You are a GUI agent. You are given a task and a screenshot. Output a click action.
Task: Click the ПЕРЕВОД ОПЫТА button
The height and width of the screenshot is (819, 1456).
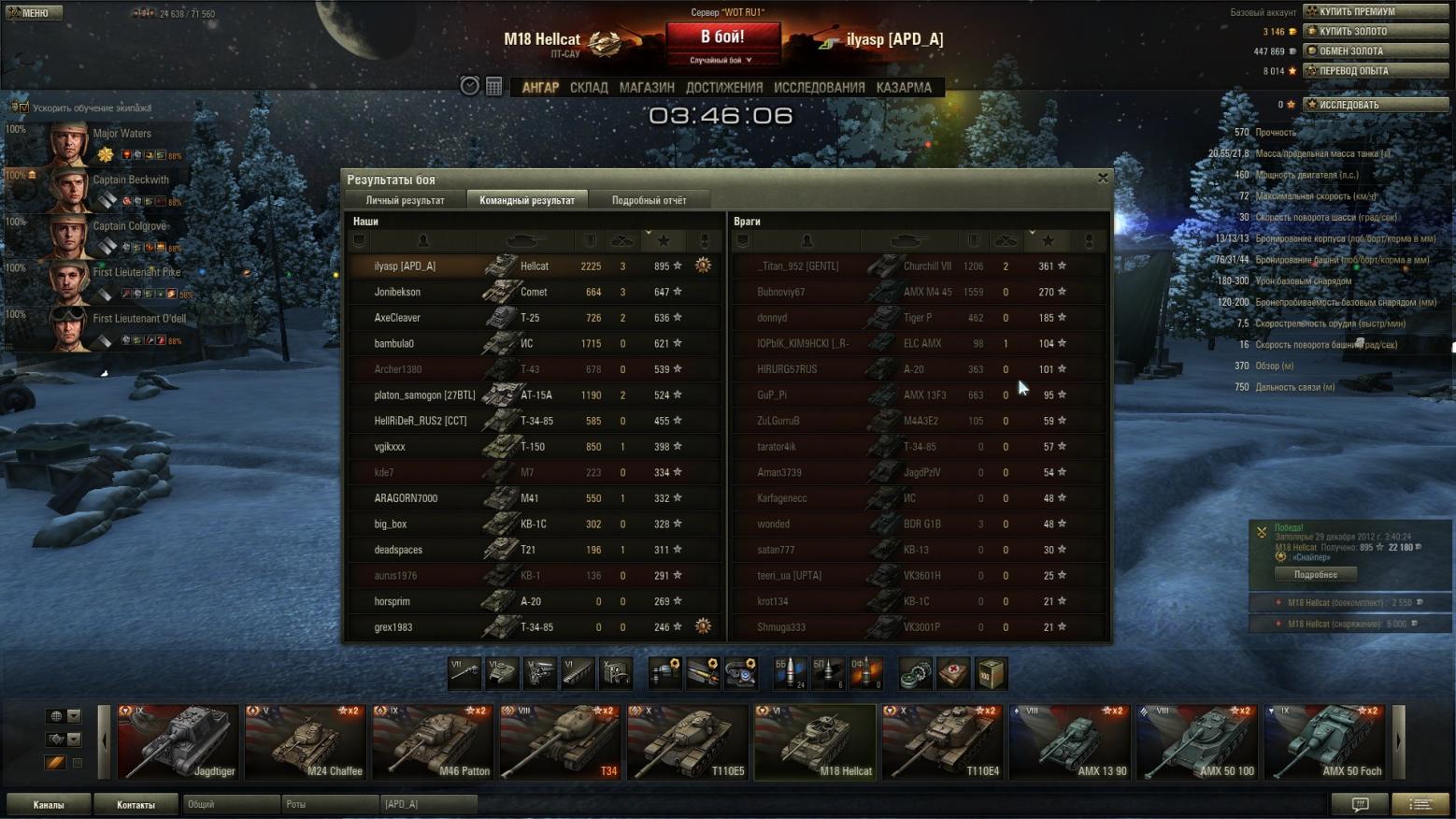pos(1375,70)
